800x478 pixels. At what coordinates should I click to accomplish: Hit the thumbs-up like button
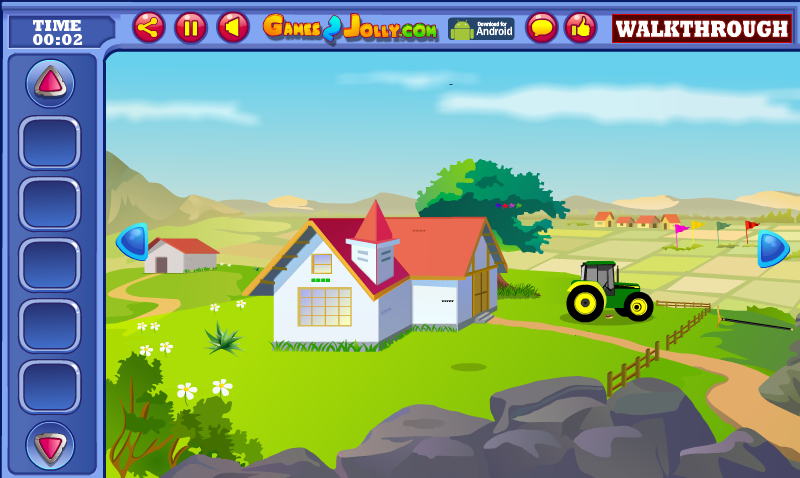point(580,27)
